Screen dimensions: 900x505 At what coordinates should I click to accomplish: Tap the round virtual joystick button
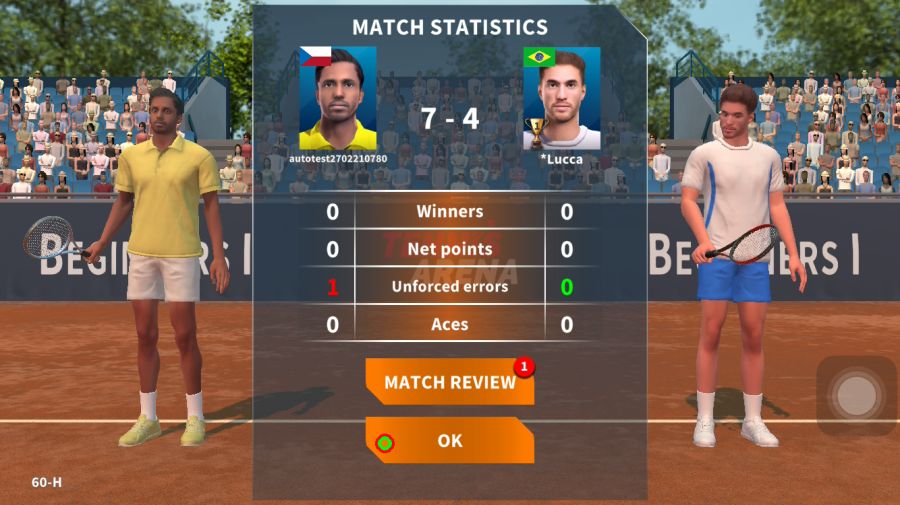pyautogui.click(x=856, y=395)
